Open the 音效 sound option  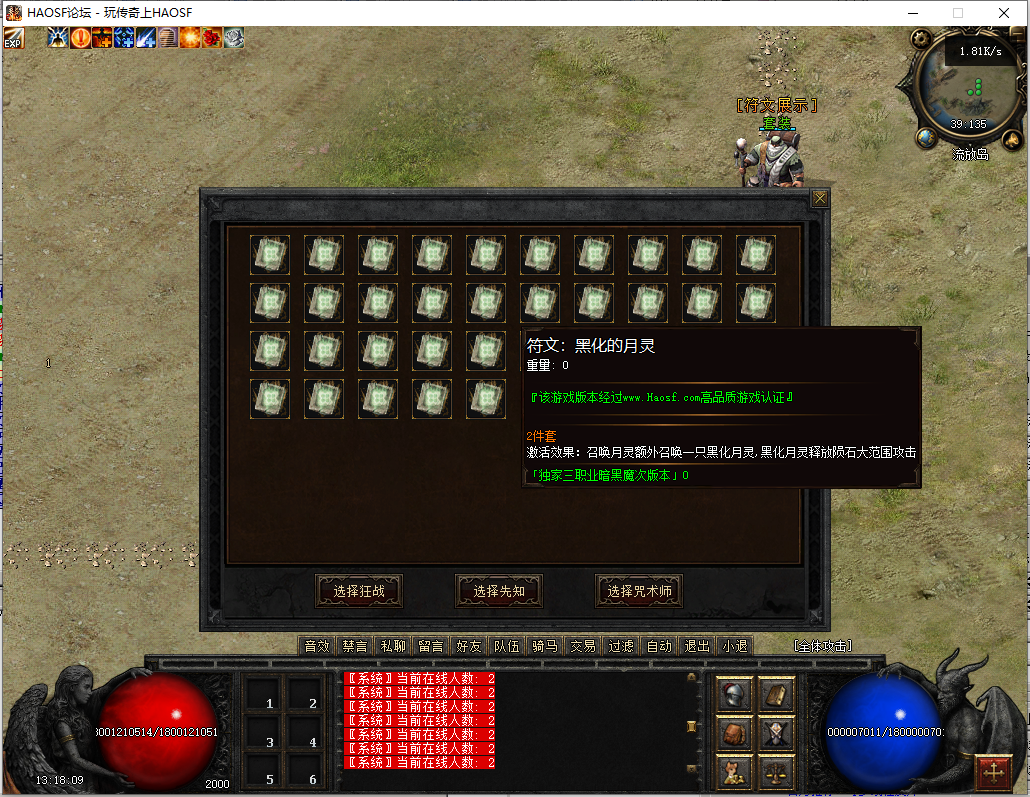tap(317, 646)
